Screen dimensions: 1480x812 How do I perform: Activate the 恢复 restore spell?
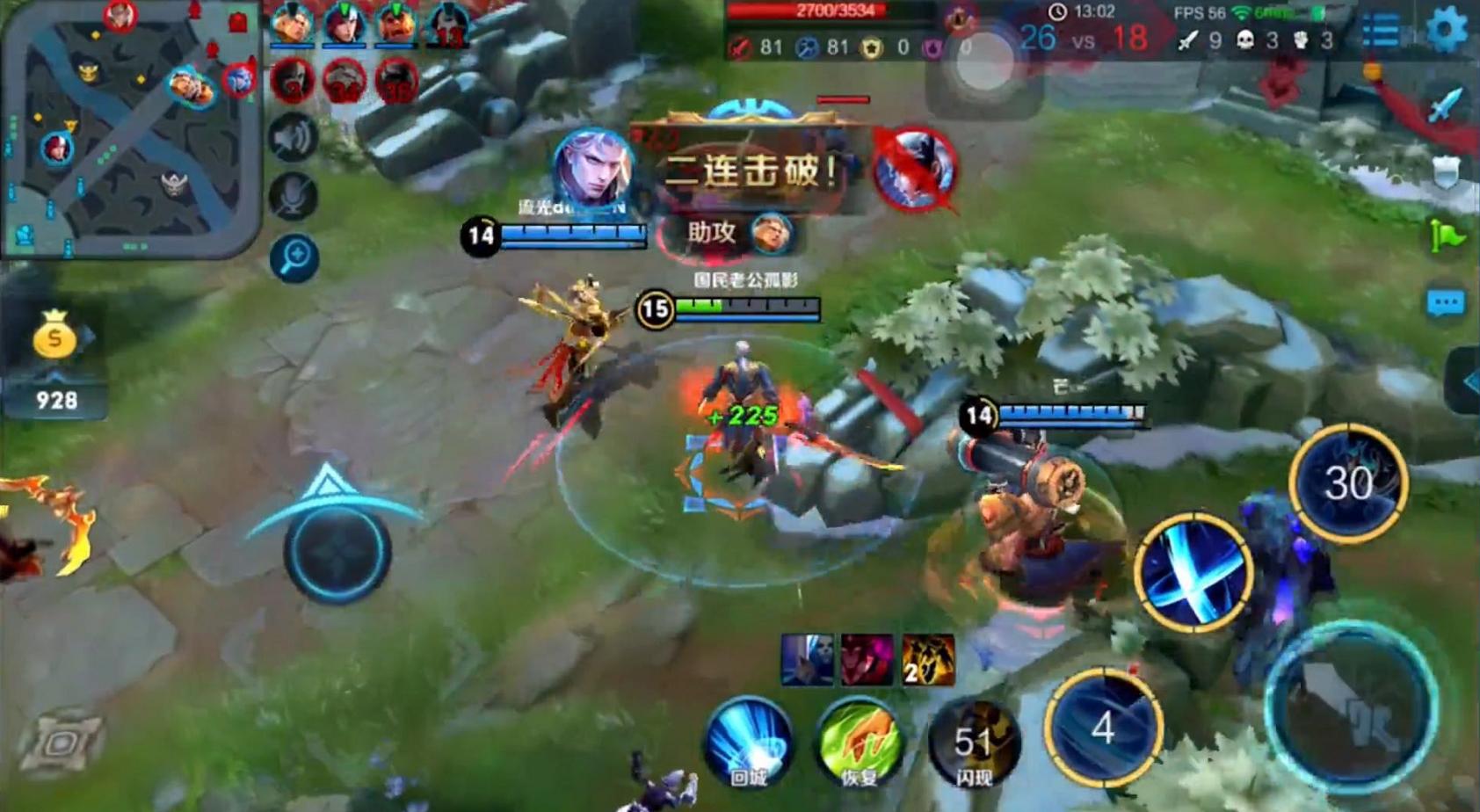tap(859, 745)
